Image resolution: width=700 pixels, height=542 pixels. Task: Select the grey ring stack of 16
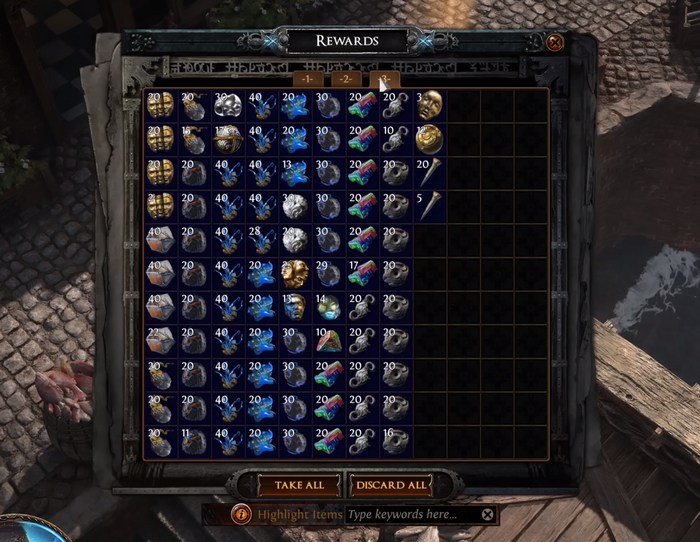click(395, 442)
